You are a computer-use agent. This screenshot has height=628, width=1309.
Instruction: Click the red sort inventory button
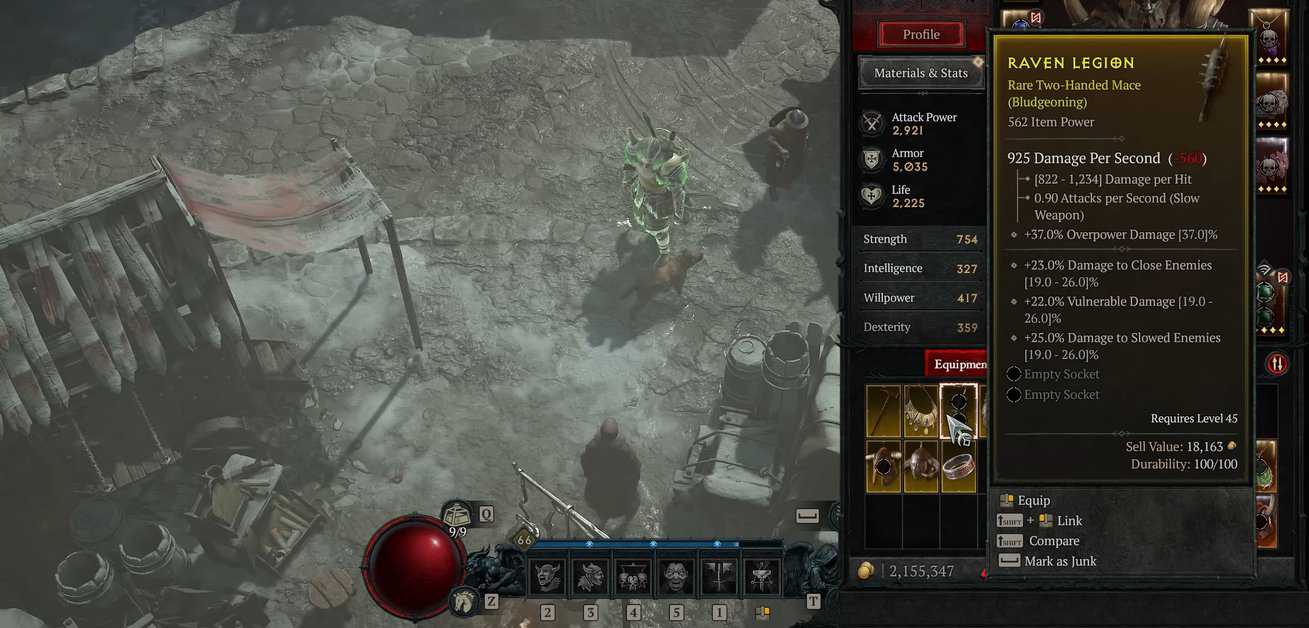click(x=1276, y=363)
